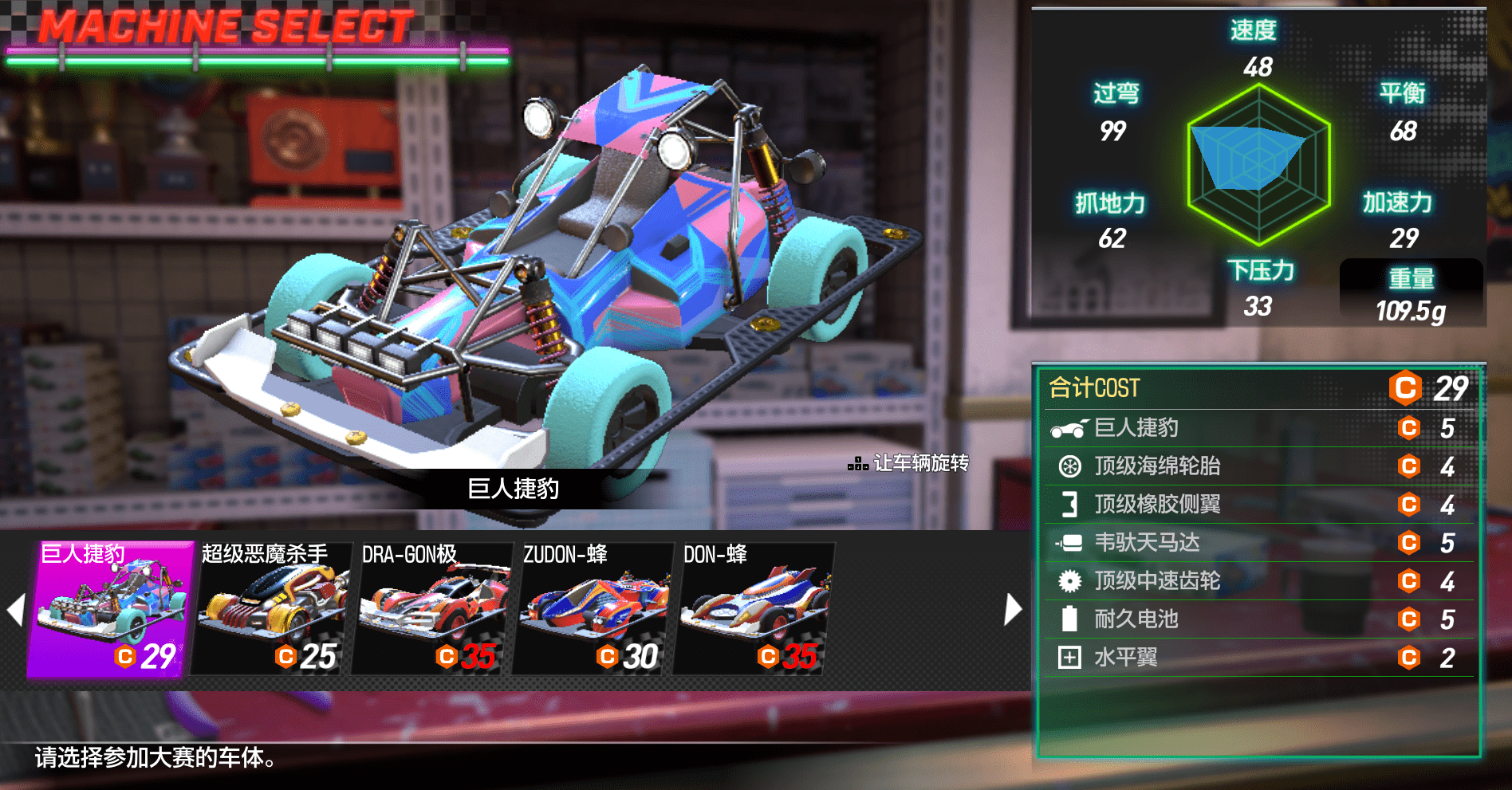The height and width of the screenshot is (790, 1512).
Task: Select the 顶级橡胶侧翼 part row
Action: (x=1258, y=505)
